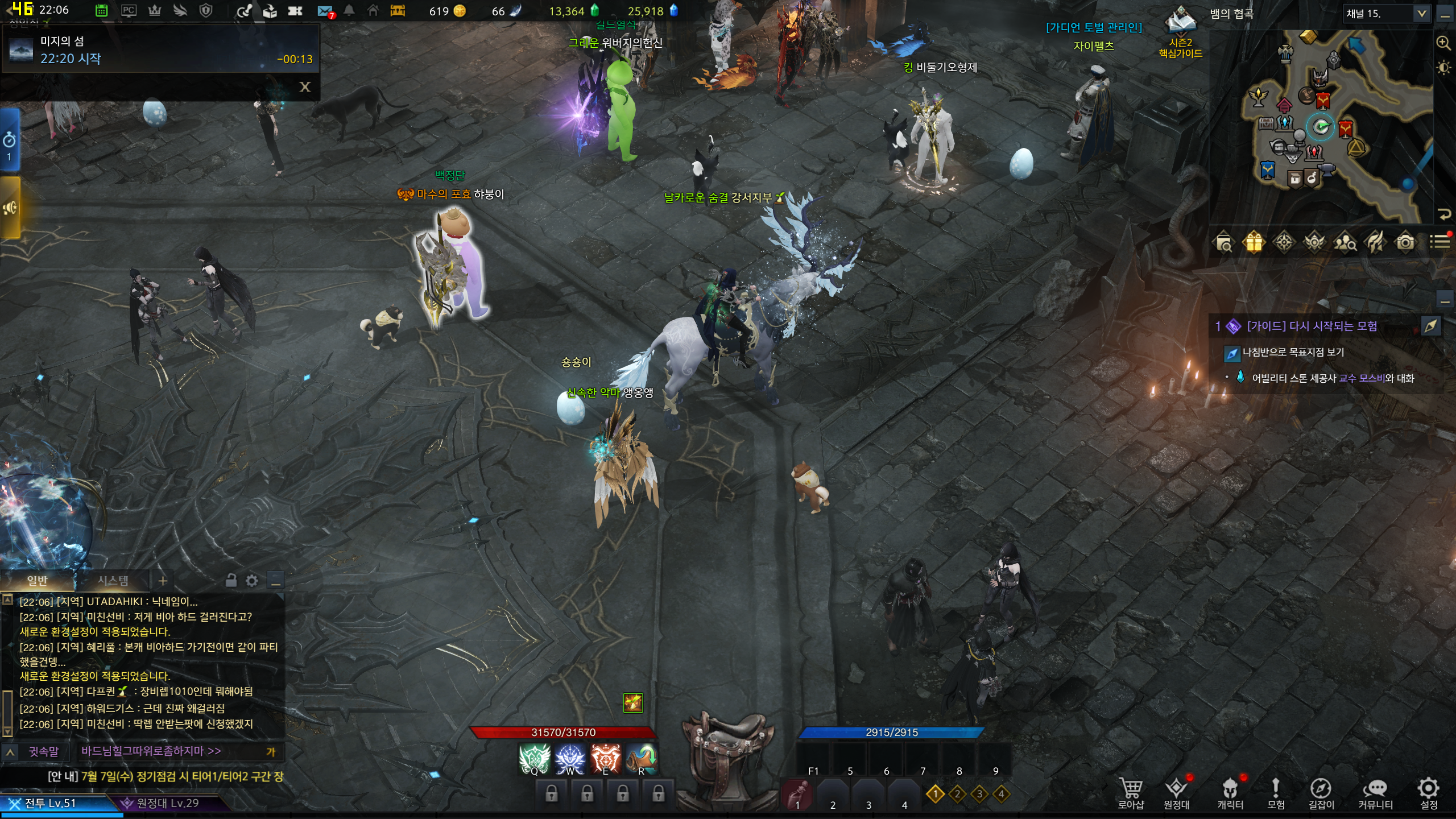The width and height of the screenshot is (1456, 819).
Task: Close the 미지의 섬 event notification
Action: [305, 87]
